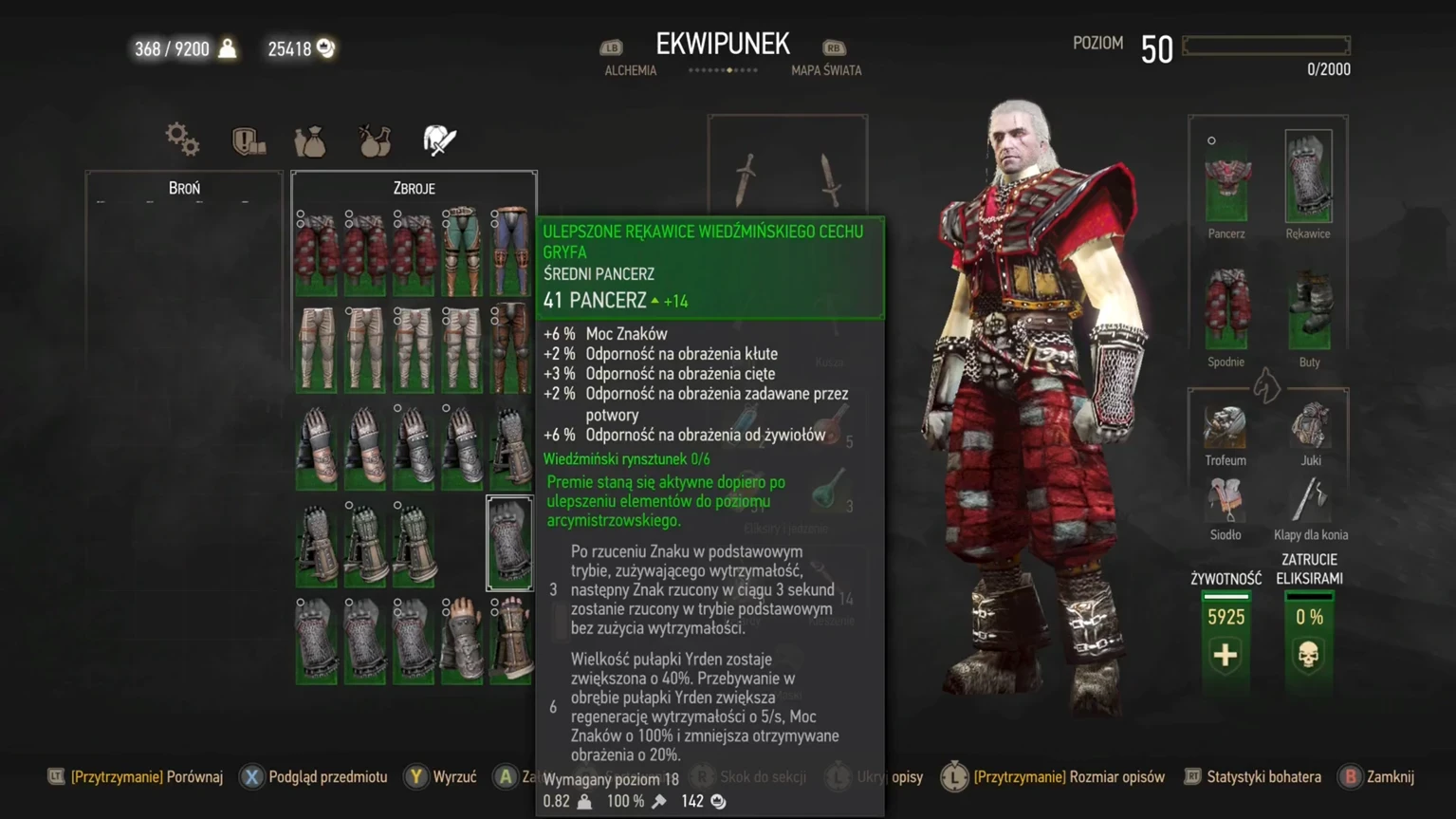Select the bag category icon
The image size is (1456, 819).
point(310,140)
